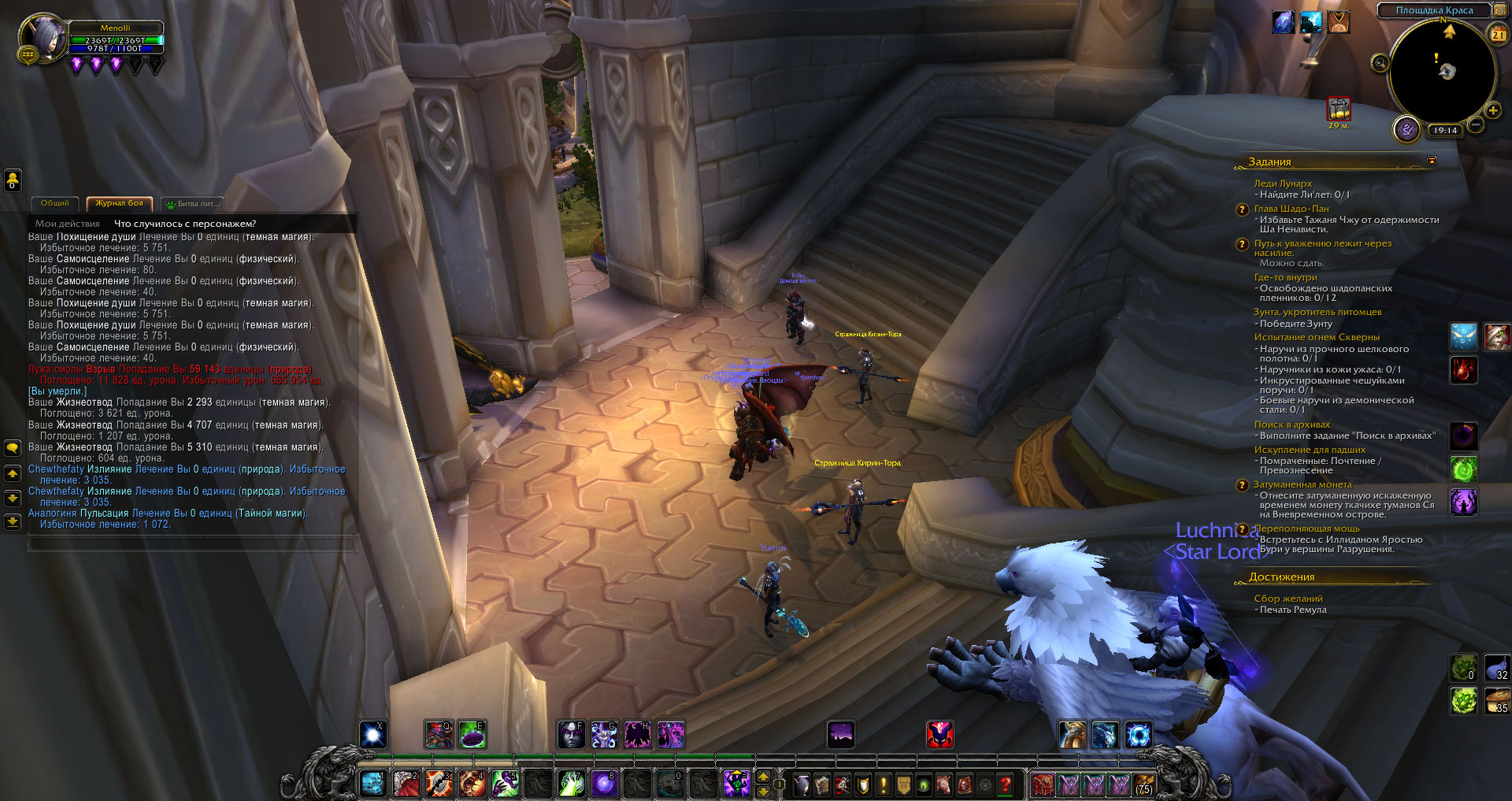
Task: Switch to the Общий chat tab
Action: point(54,203)
